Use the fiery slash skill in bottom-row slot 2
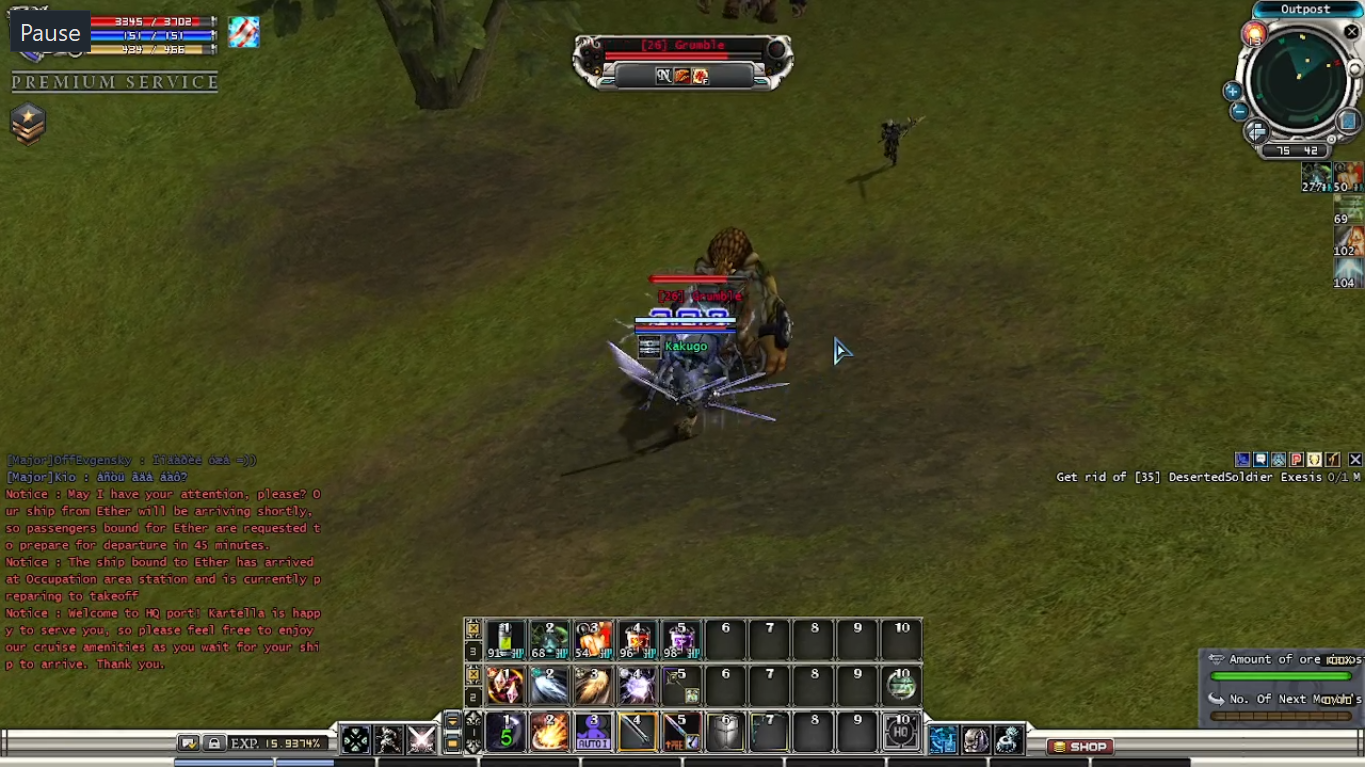The image size is (1365, 767). coord(549,732)
